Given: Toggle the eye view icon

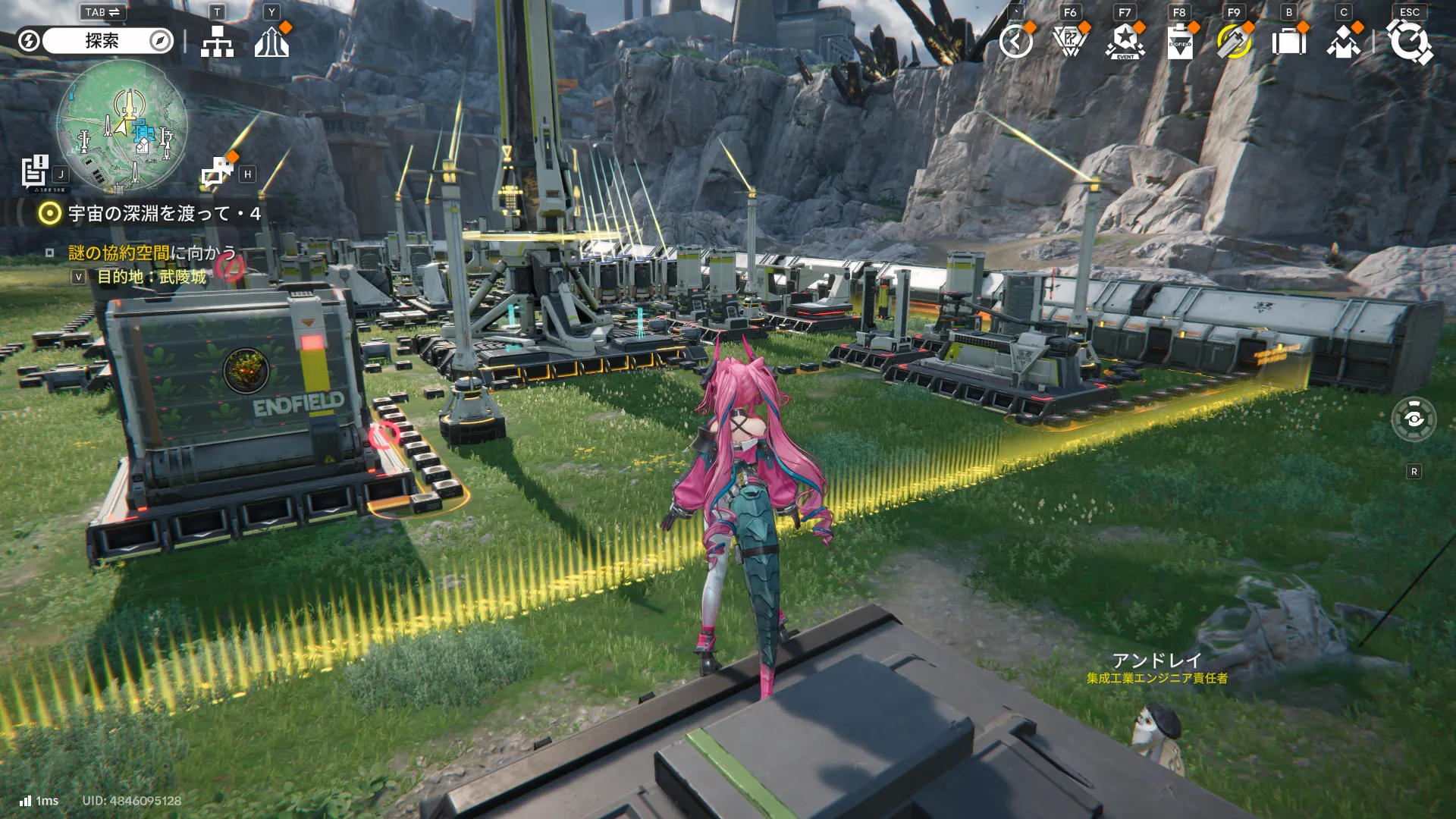Looking at the screenshot, I should [x=1414, y=419].
